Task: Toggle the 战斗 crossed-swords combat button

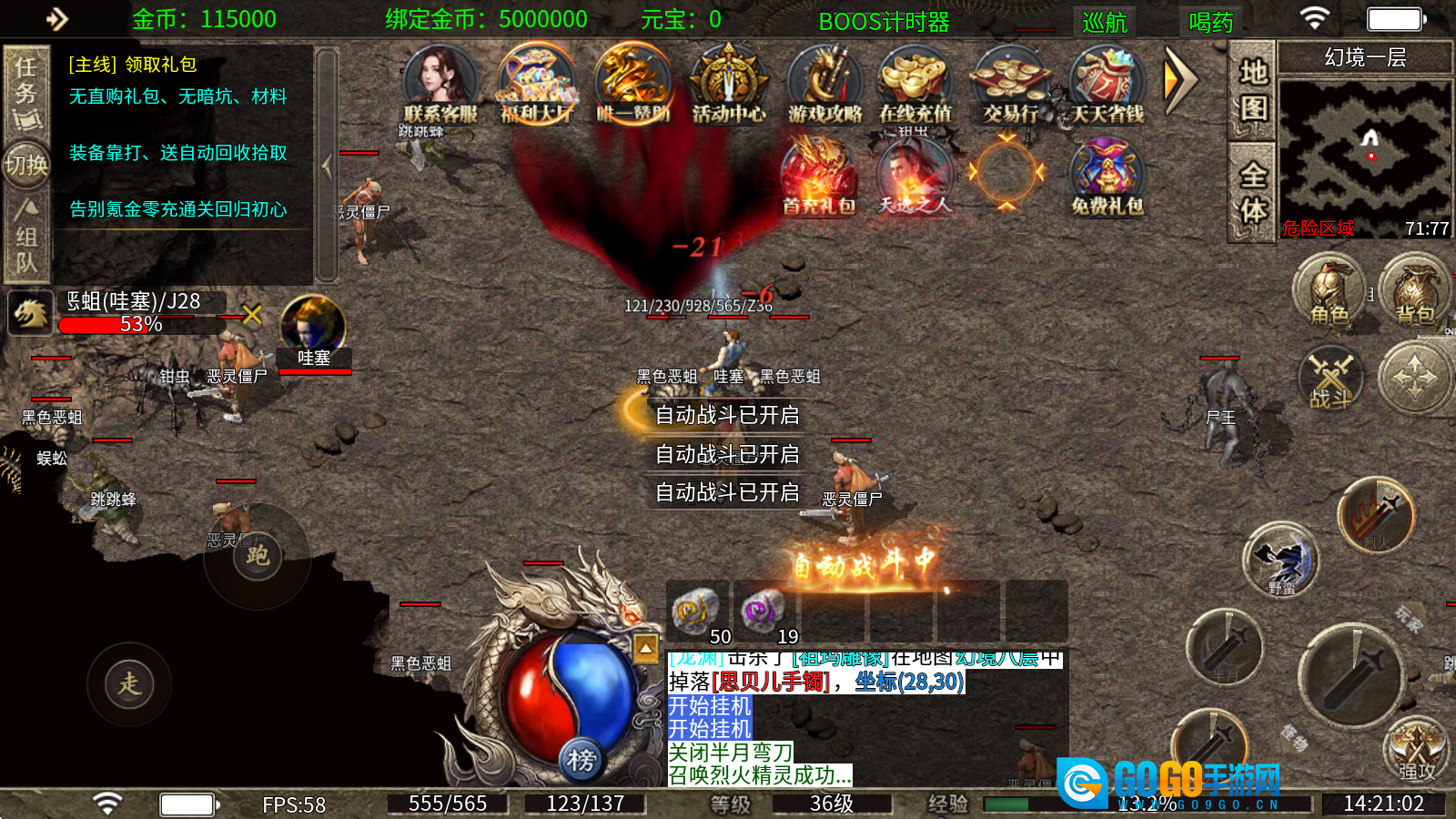Action: [x=1331, y=377]
